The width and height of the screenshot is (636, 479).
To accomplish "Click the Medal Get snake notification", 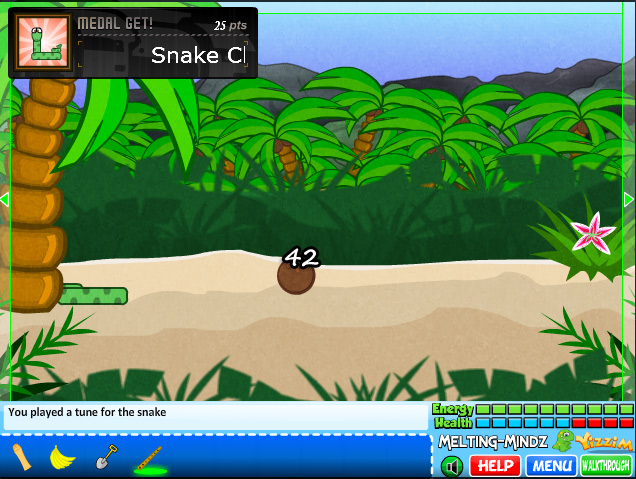I will point(133,43).
